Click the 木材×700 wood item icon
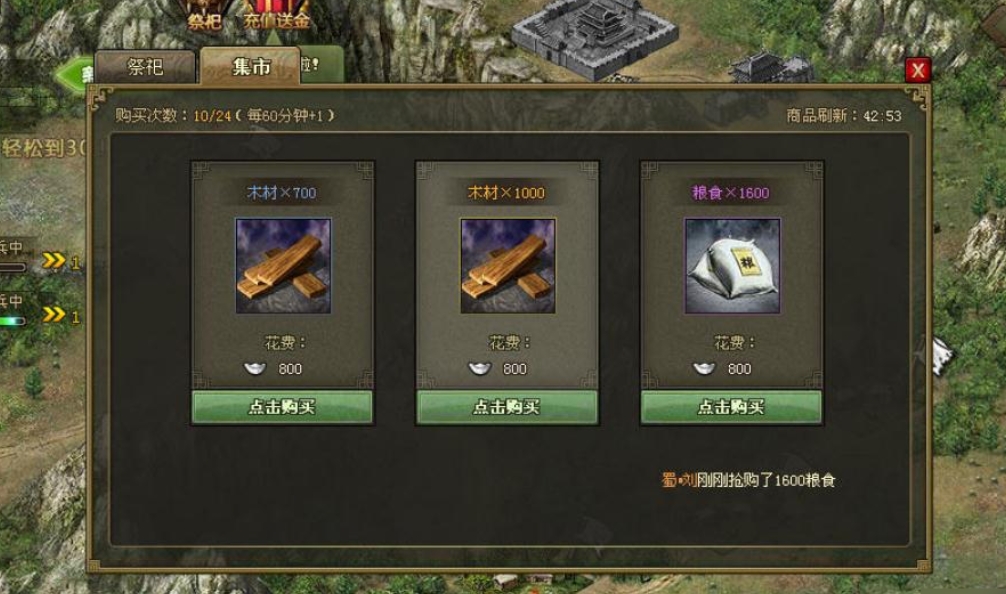 (x=283, y=266)
